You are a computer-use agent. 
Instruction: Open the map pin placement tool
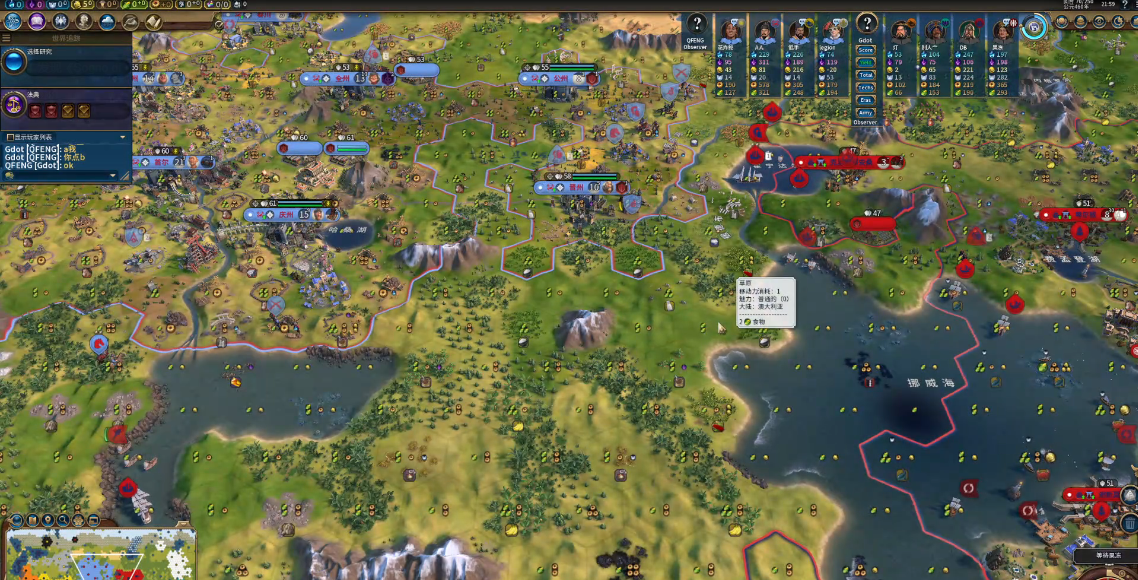(48, 521)
